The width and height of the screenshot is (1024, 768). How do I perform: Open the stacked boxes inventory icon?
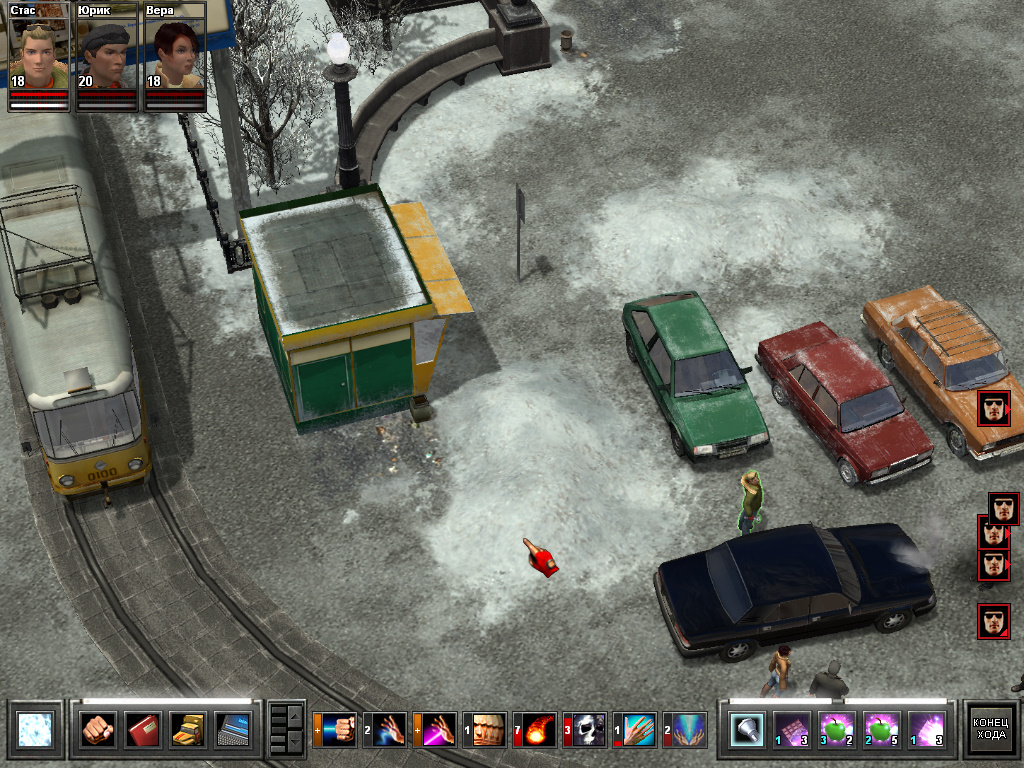(x=188, y=729)
